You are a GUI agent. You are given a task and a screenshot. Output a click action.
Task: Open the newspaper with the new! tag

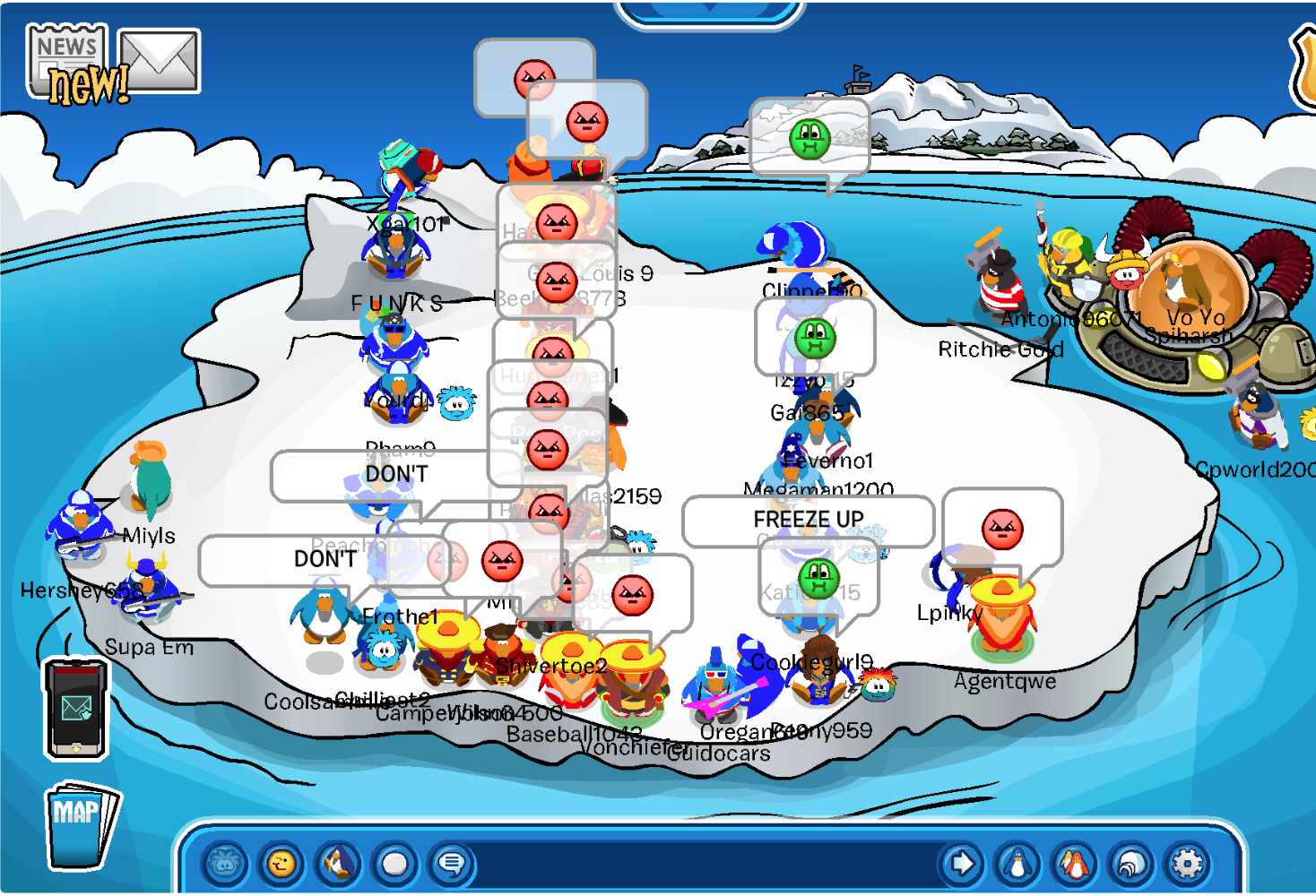click(70, 63)
